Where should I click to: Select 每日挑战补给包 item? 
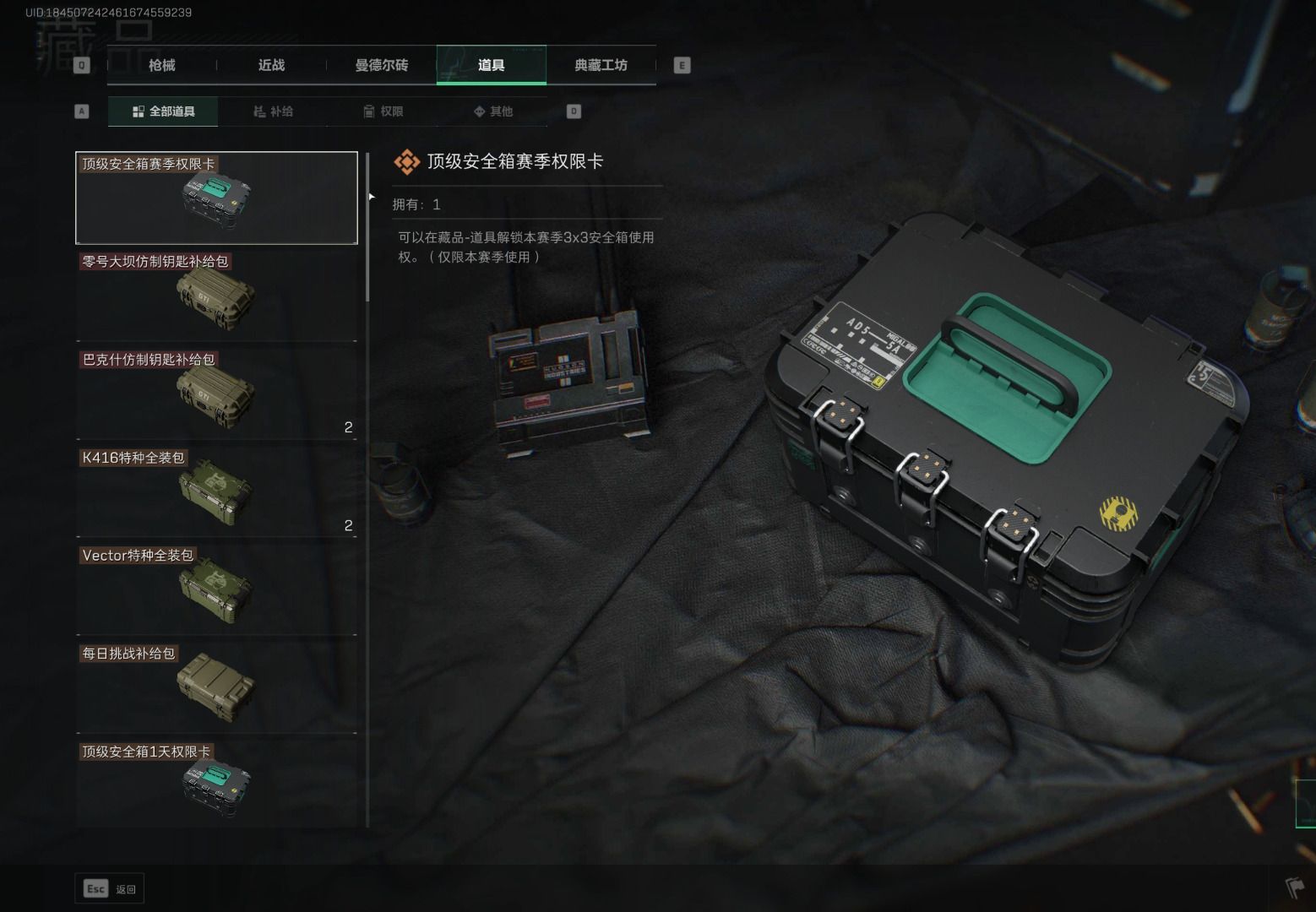(216, 688)
